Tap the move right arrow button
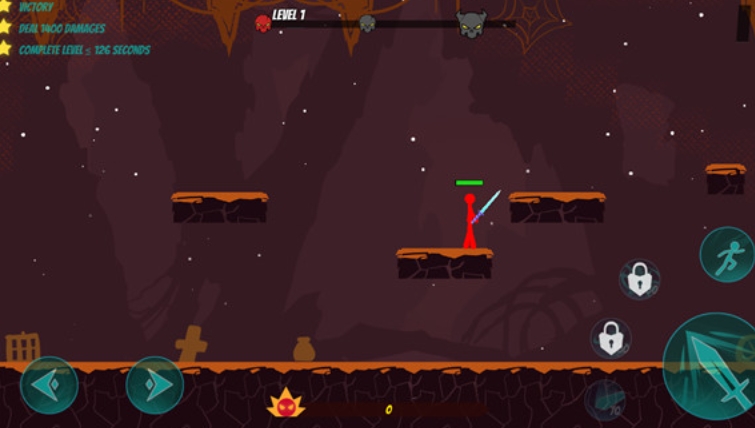The image size is (755, 428). click(155, 385)
